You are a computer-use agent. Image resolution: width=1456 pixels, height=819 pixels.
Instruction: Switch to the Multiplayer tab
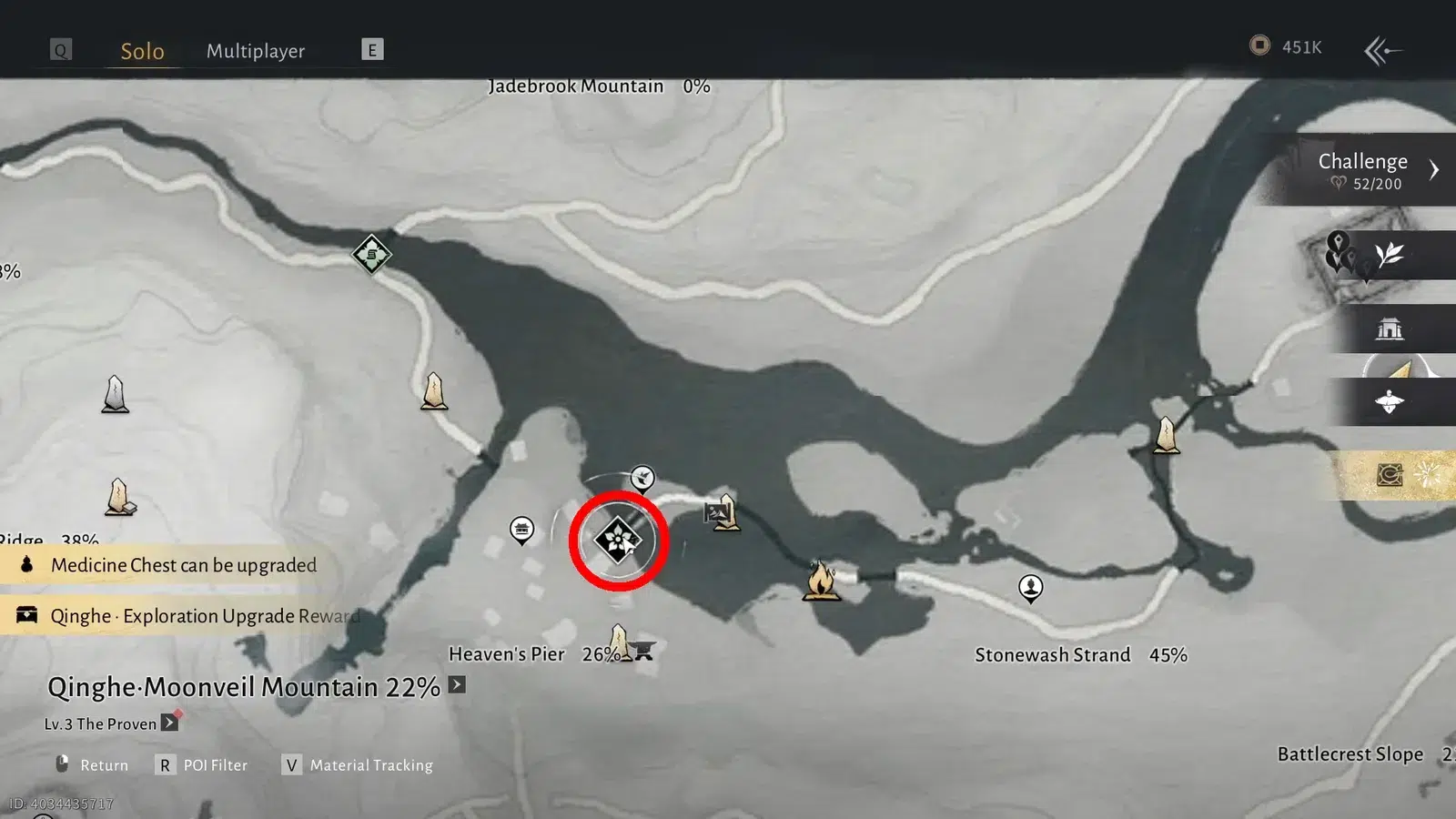(x=255, y=51)
